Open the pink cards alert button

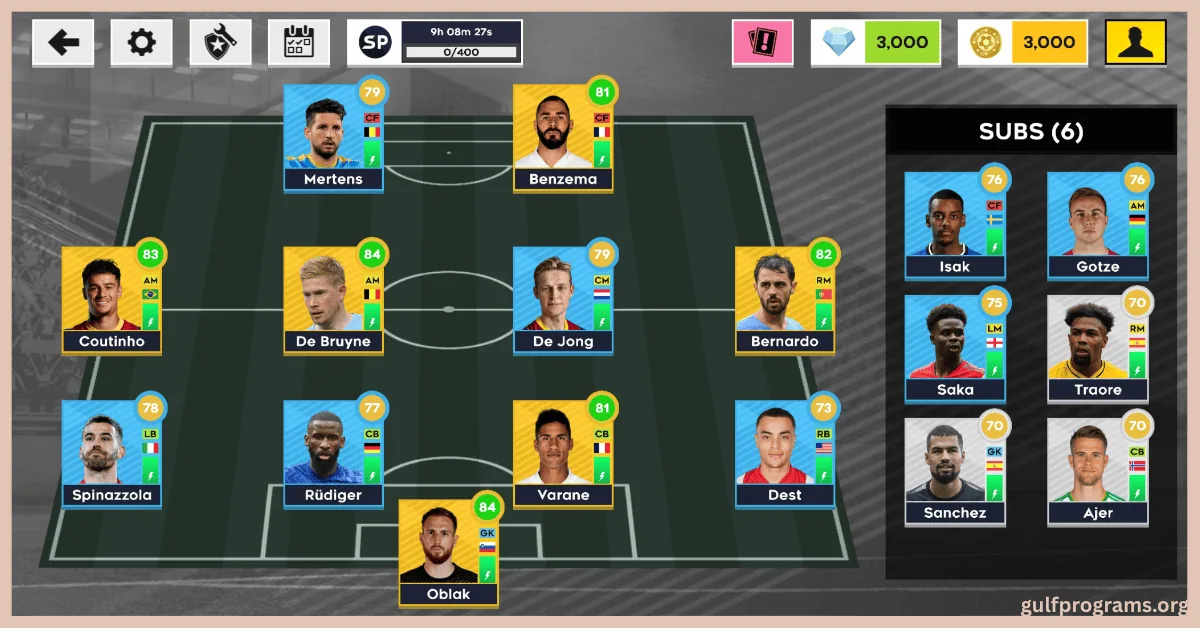[762, 43]
